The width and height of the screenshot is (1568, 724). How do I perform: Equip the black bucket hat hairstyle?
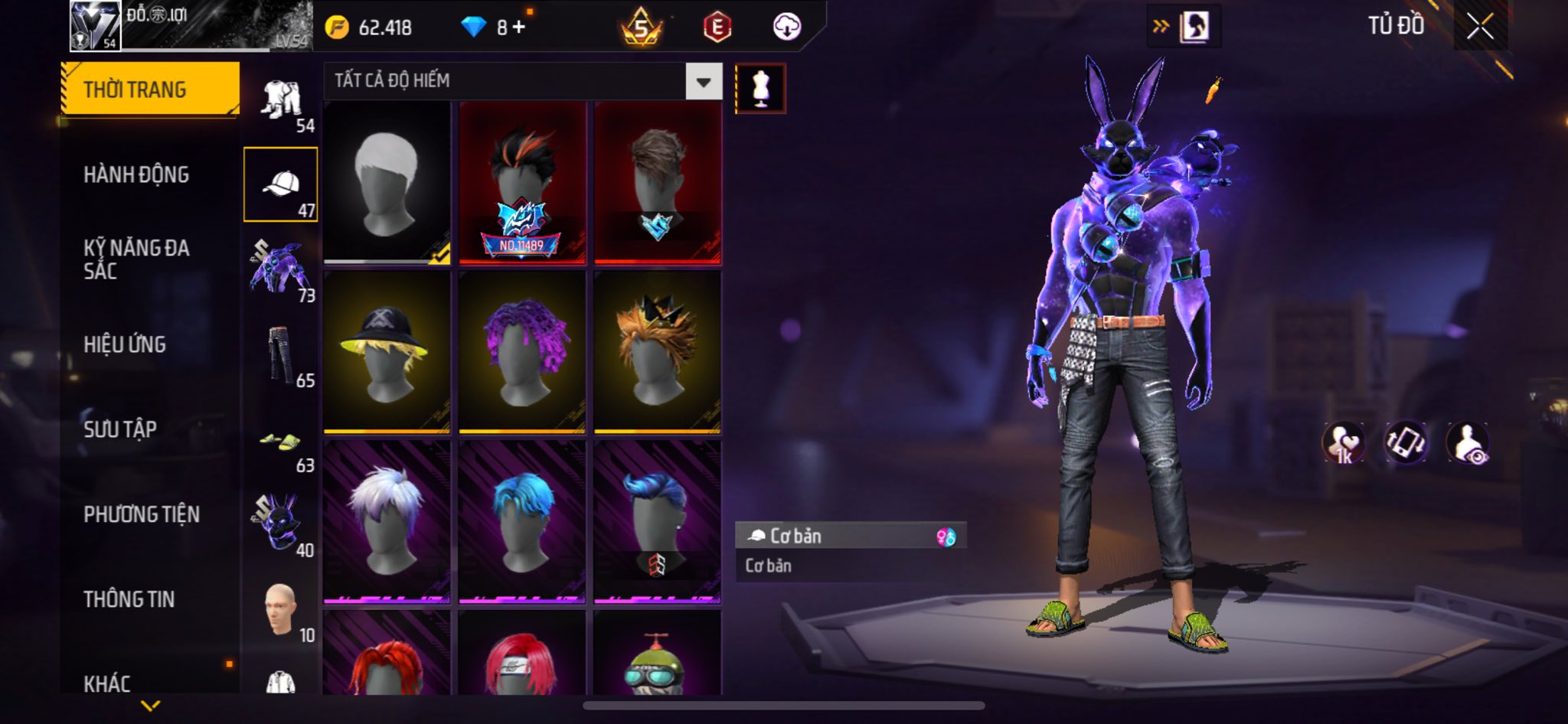point(387,352)
